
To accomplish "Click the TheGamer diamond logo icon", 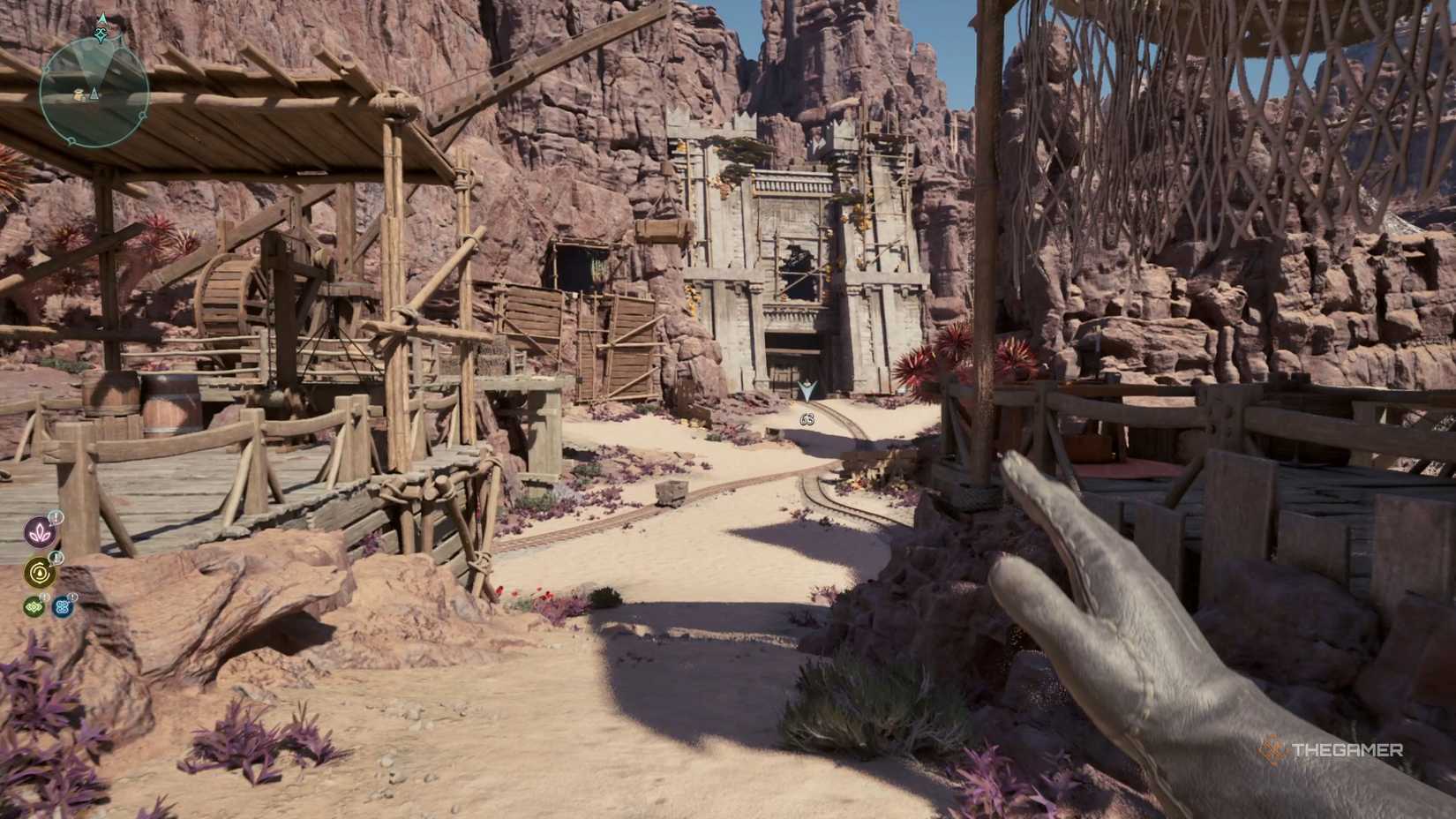I will click(x=1273, y=748).
